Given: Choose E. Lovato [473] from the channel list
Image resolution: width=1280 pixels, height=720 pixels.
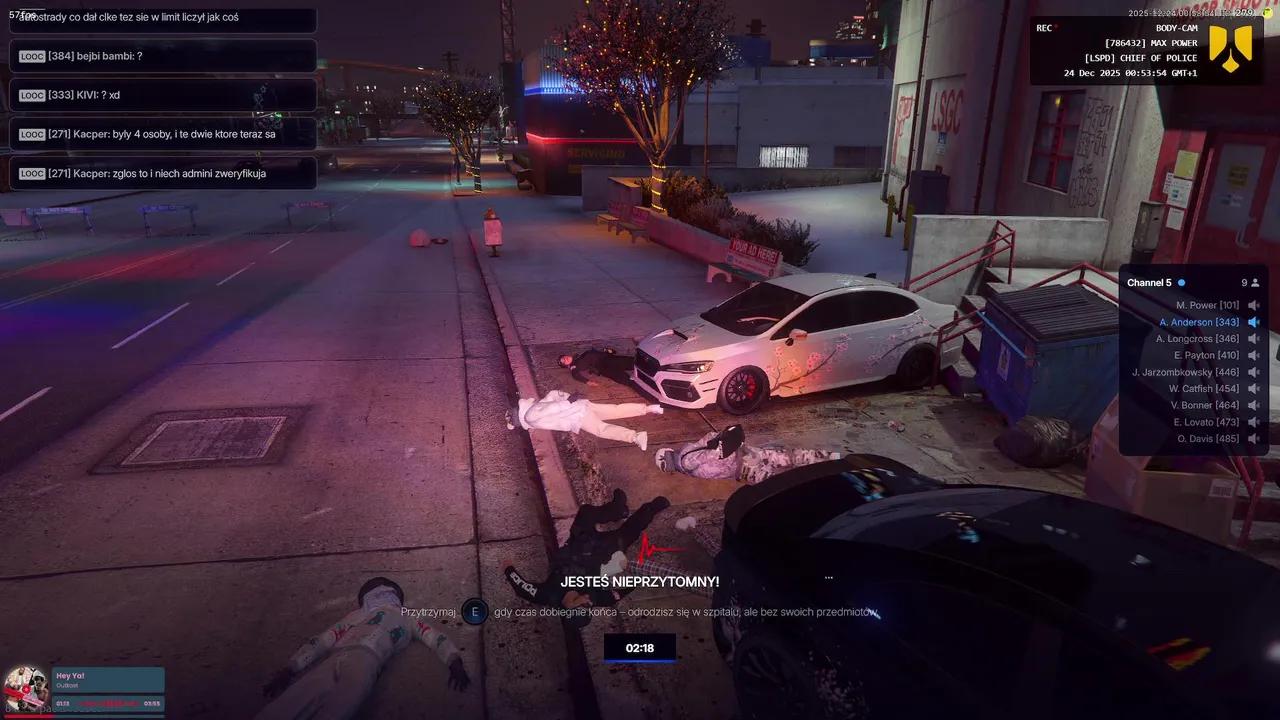Looking at the screenshot, I should pos(1206,422).
